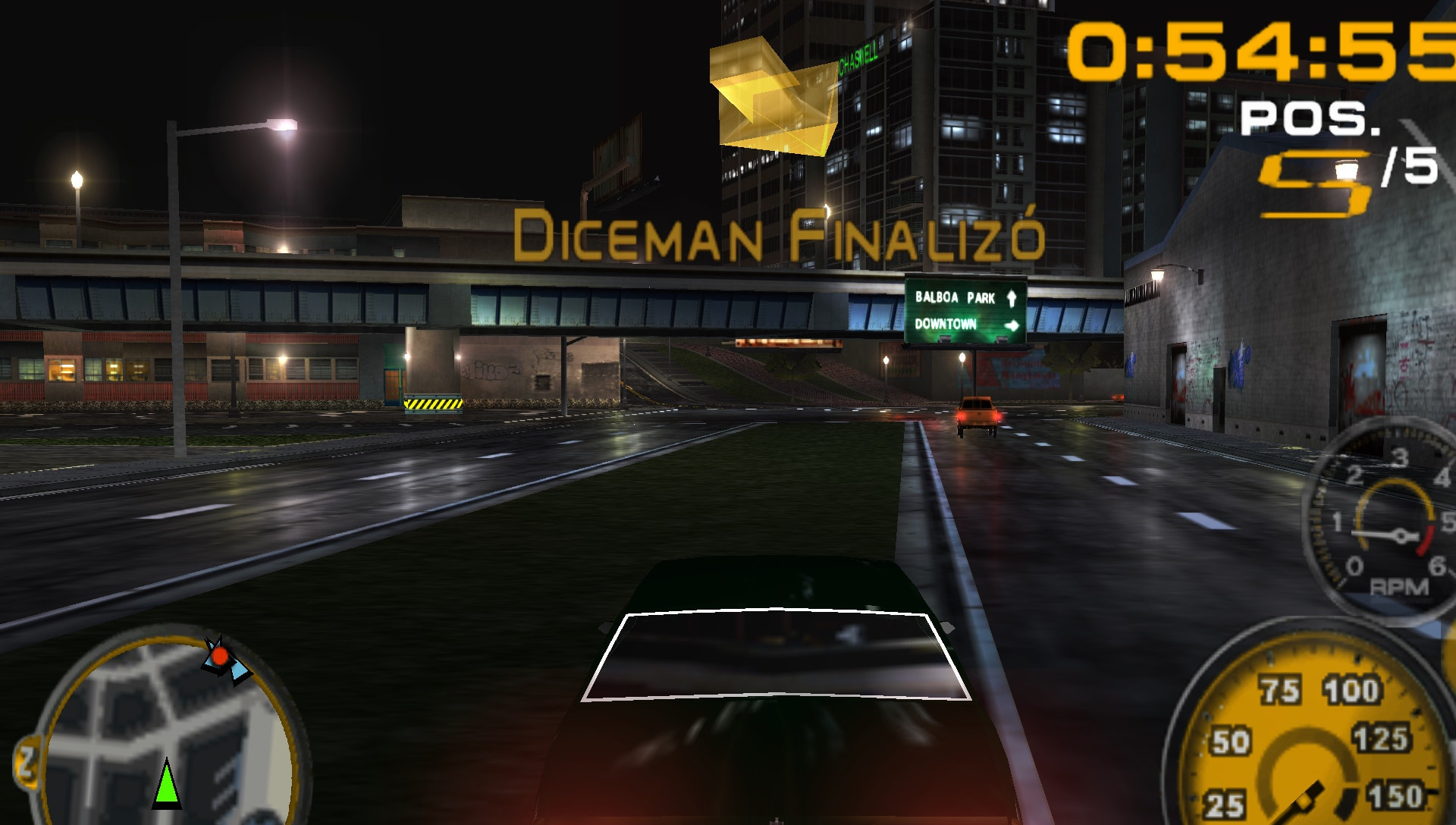Select the BALBOA PARK sign text
Viewport: 1456px width, 825px height.
(955, 298)
